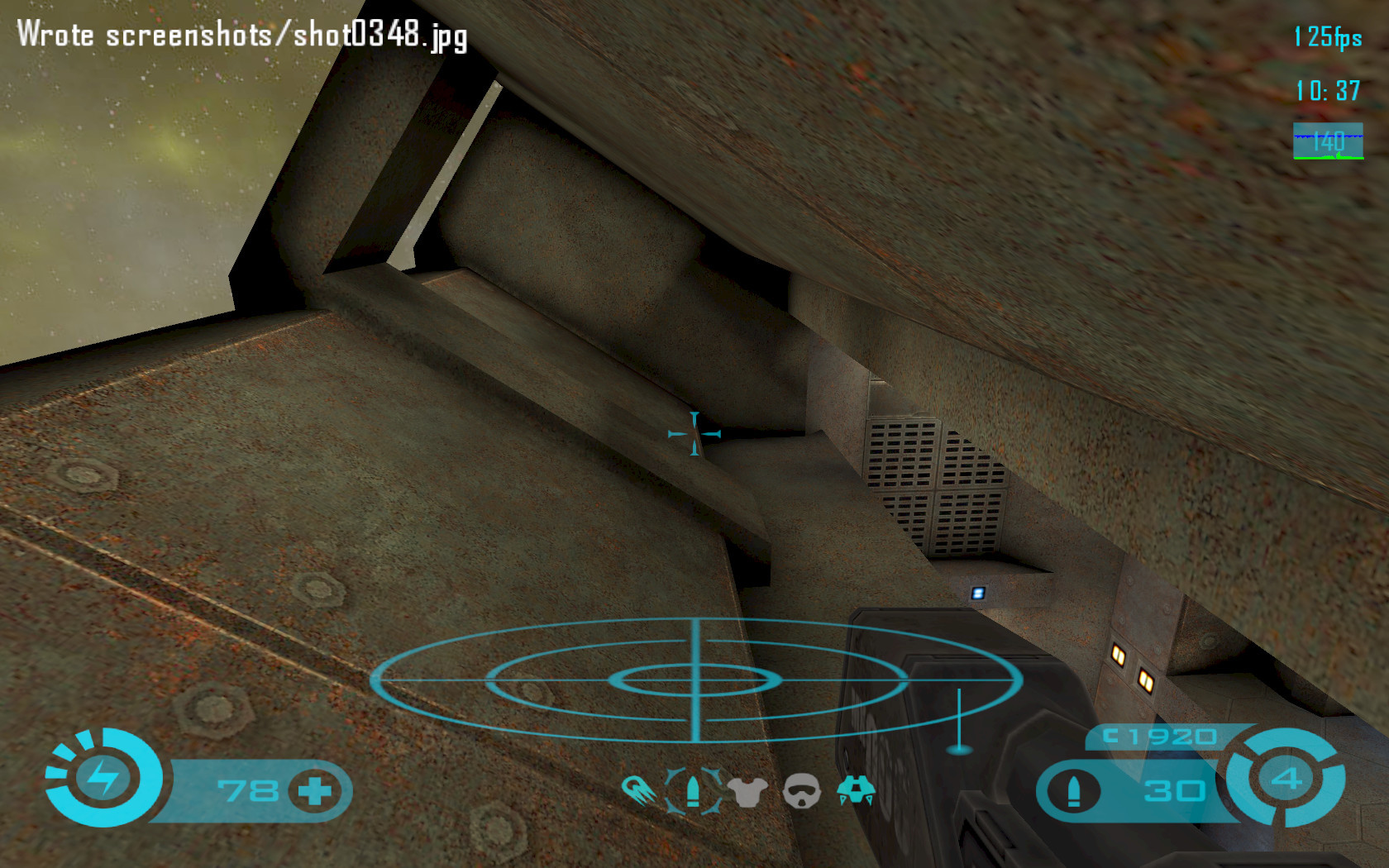This screenshot has height=868, width=1389.
Task: Click the radar scanner rings
Action: (x=696, y=680)
